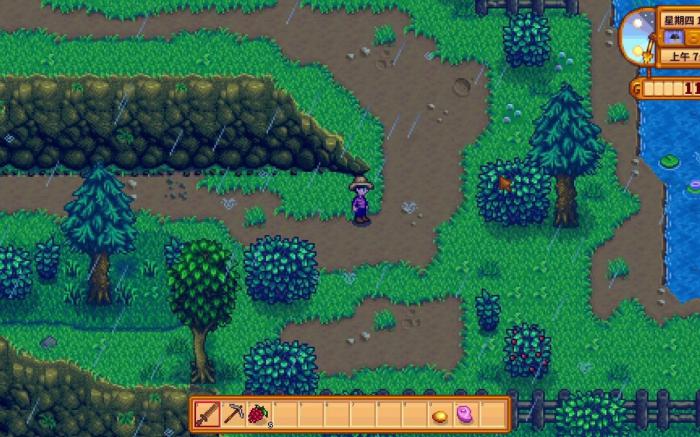Equip the pickaxe from the hotbar
This screenshot has width=700, height=437.
pos(233,414)
